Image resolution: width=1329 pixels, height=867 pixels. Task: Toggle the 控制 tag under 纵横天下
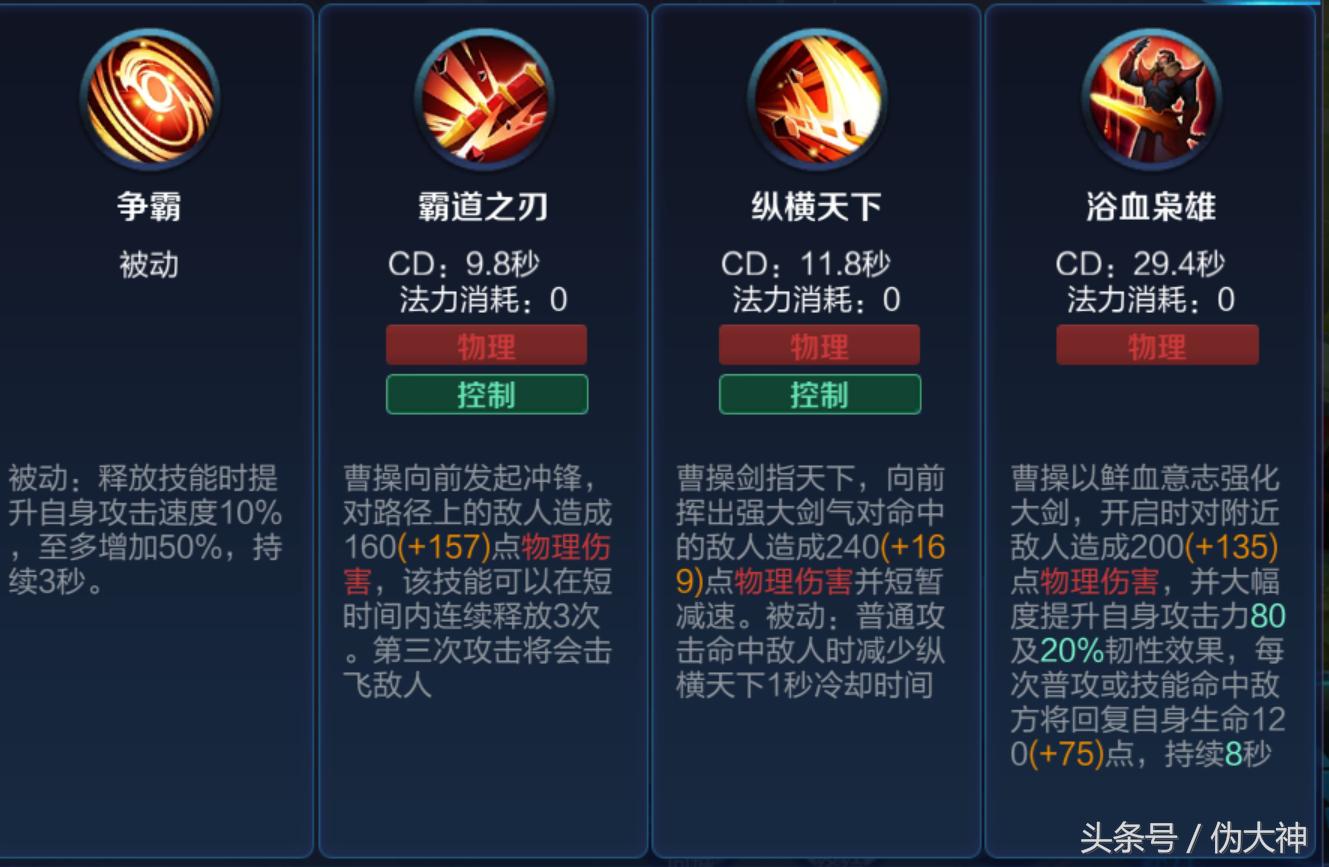[x=820, y=394]
